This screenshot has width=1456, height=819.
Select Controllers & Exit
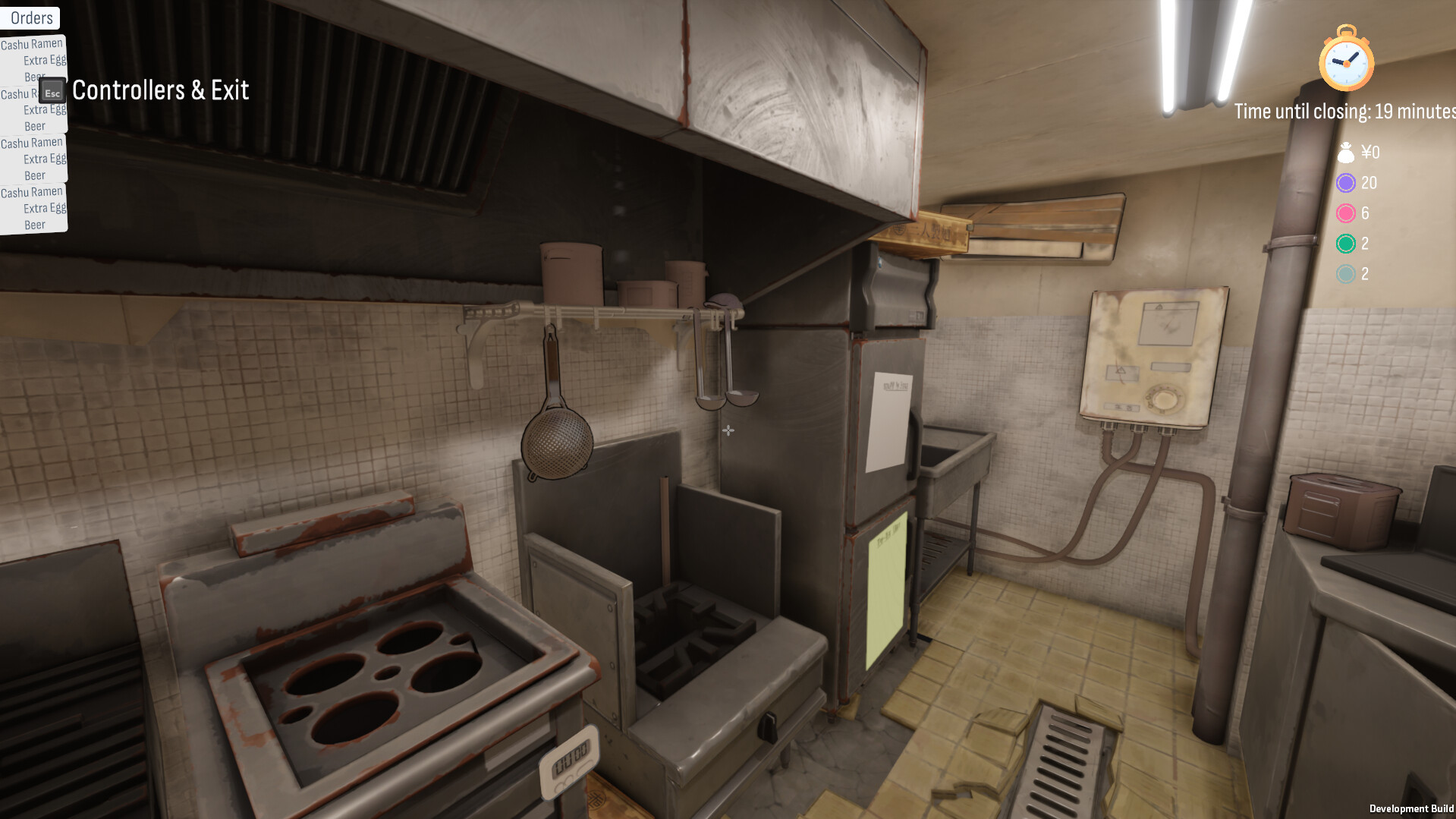(x=161, y=89)
